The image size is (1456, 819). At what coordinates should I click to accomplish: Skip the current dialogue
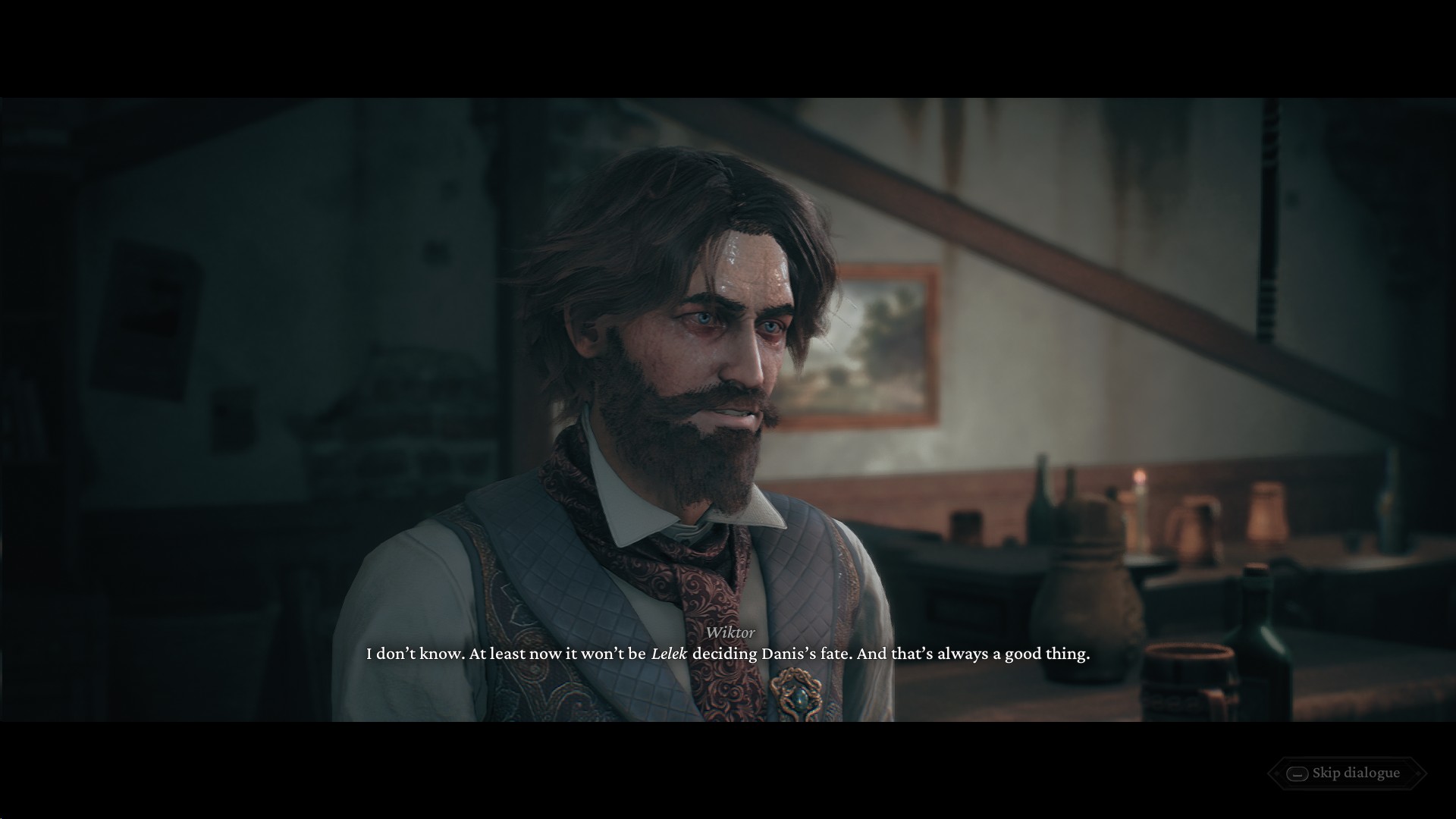tap(1346, 773)
